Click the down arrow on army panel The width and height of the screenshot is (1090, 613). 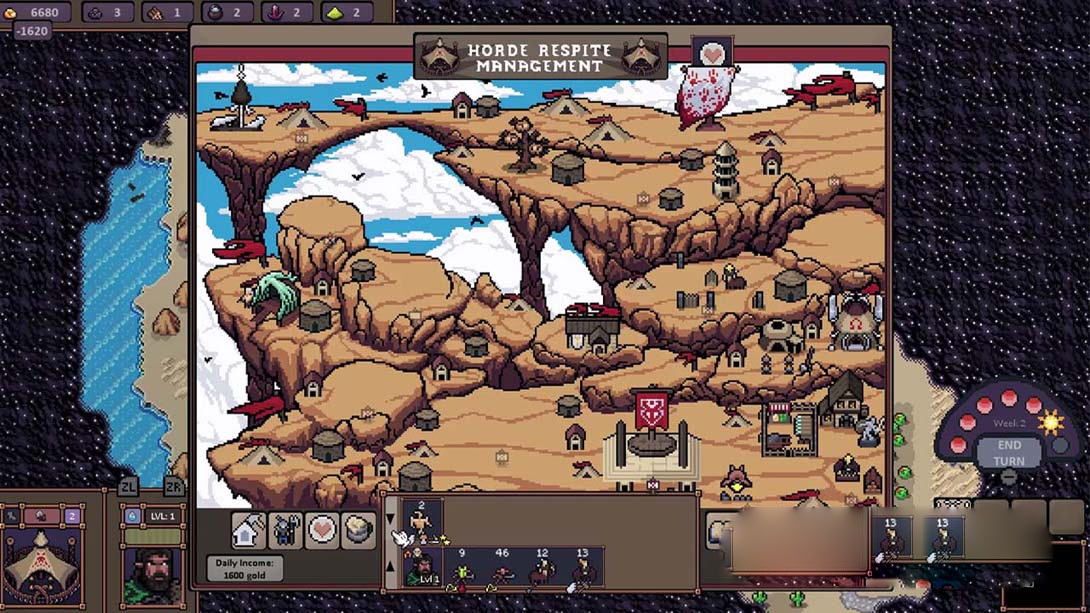(x=391, y=519)
